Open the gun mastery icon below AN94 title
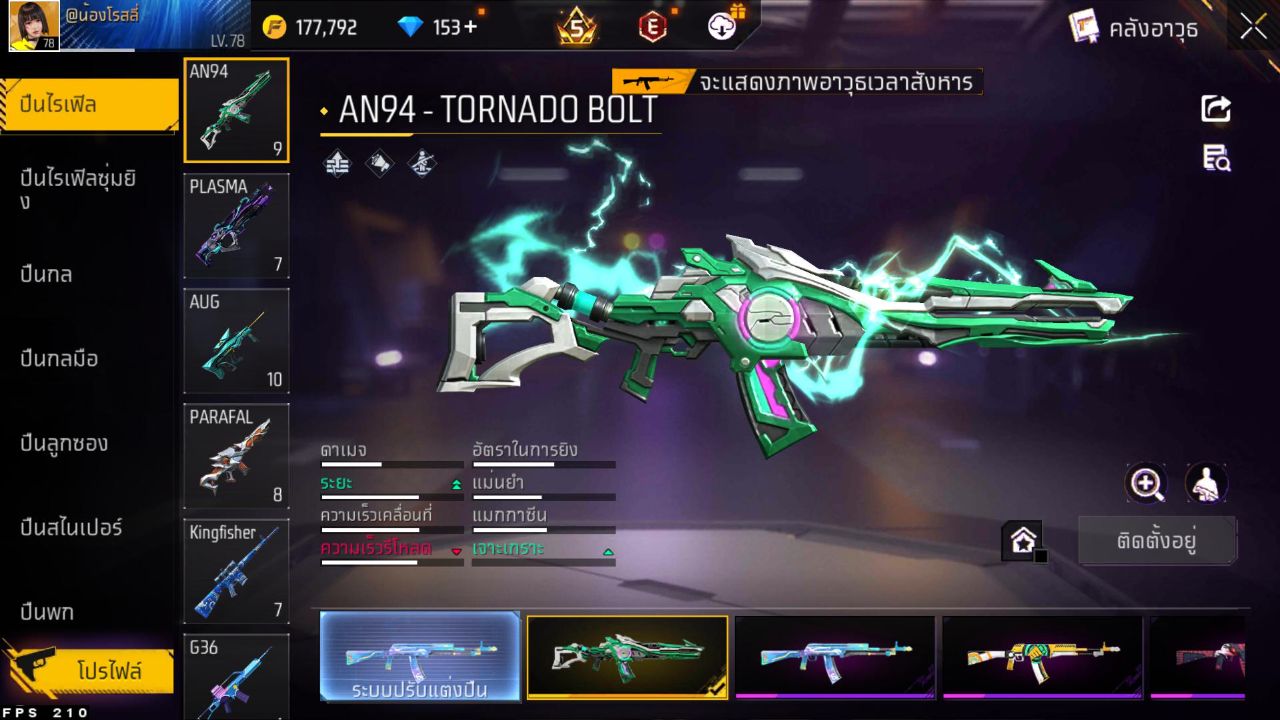 pos(424,165)
